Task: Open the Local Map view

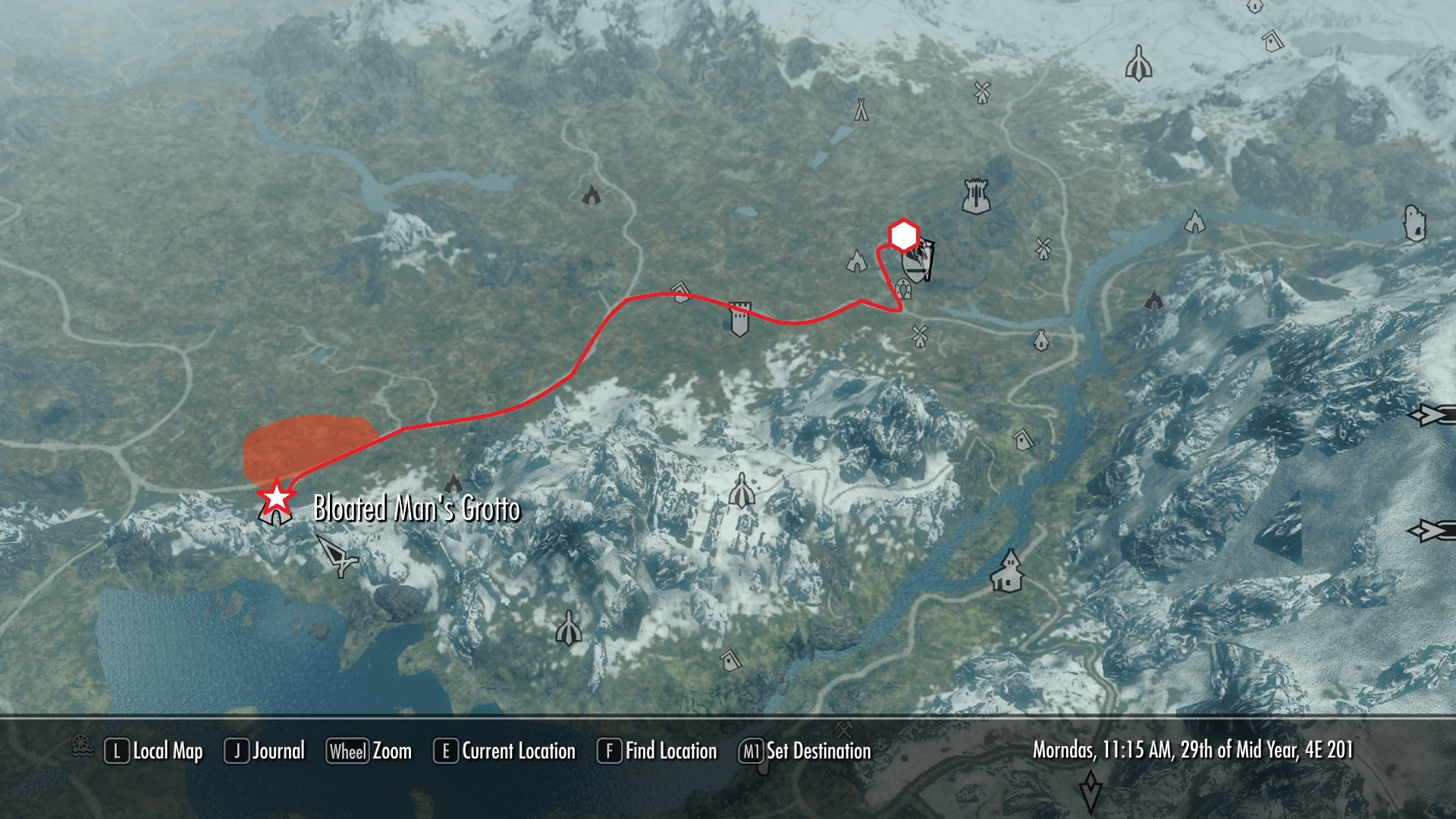Action: pos(154,751)
